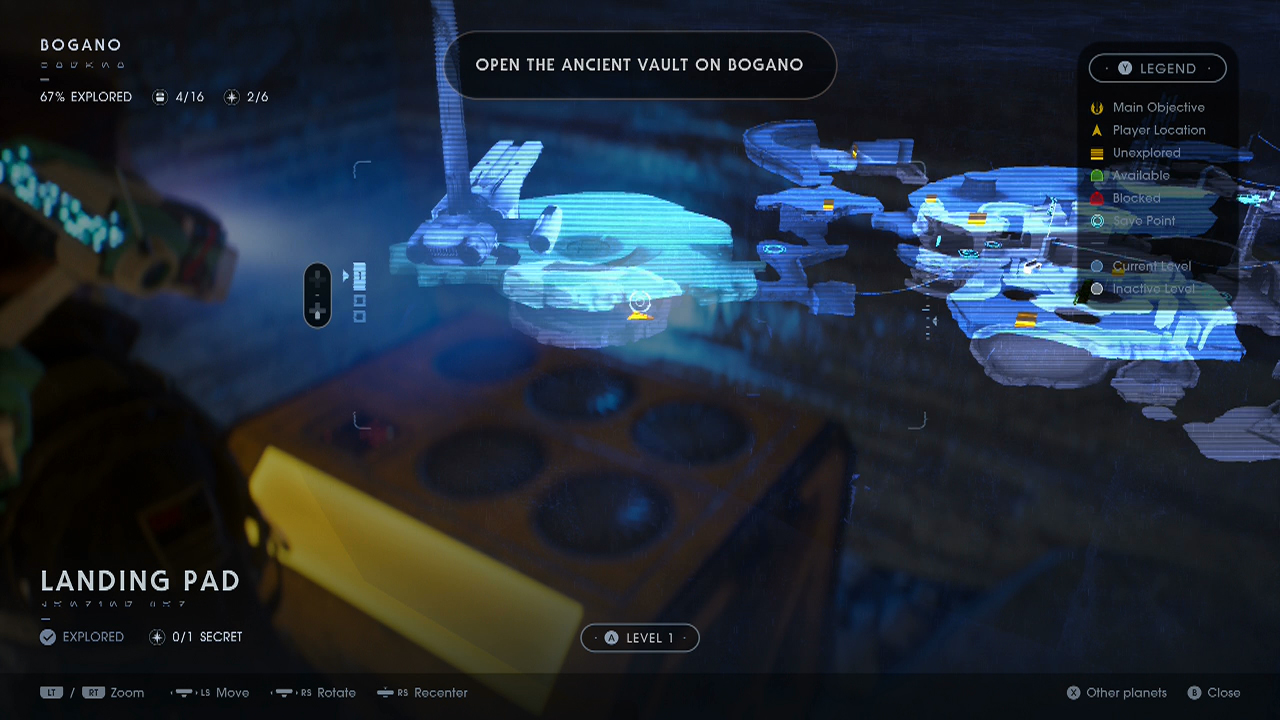Click the Landing Pad area label
Image resolution: width=1280 pixels, height=720 pixels.
pos(139,581)
